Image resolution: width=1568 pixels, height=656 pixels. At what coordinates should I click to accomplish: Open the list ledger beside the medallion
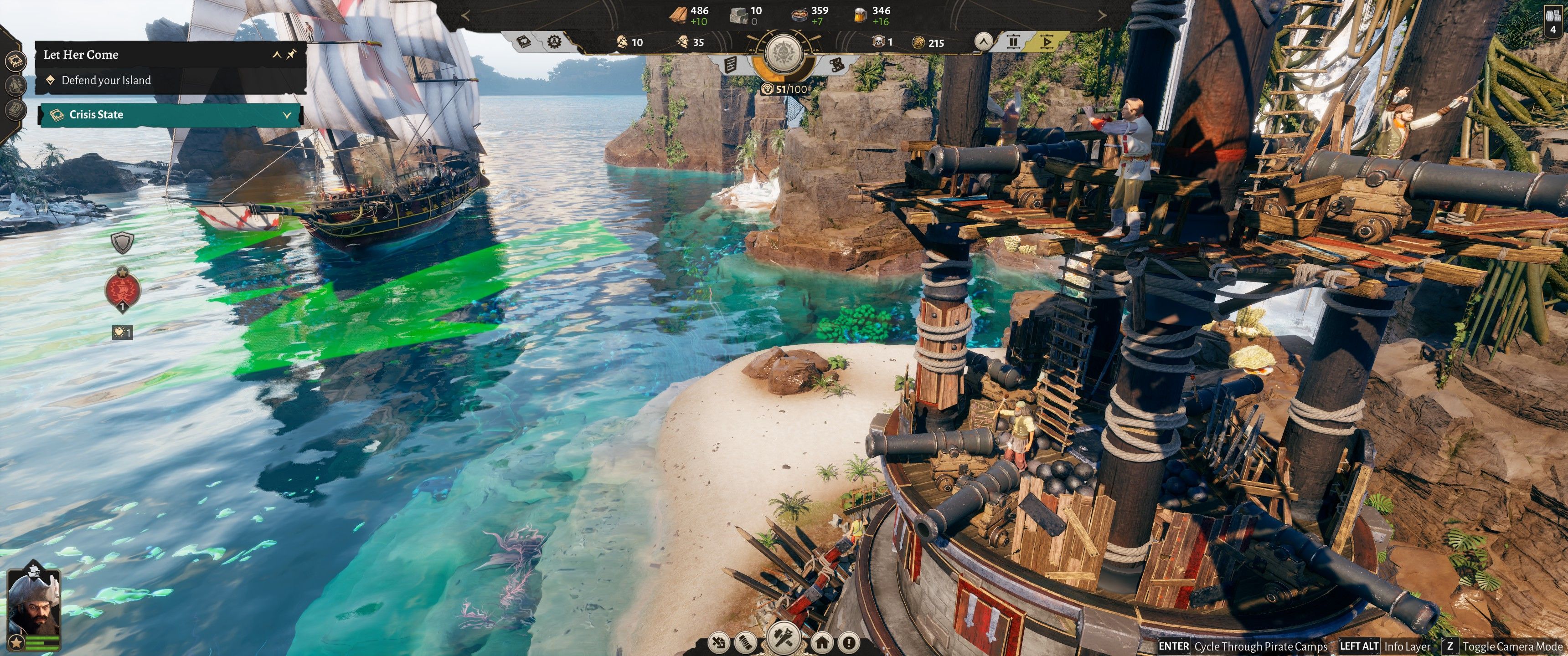pos(731,64)
